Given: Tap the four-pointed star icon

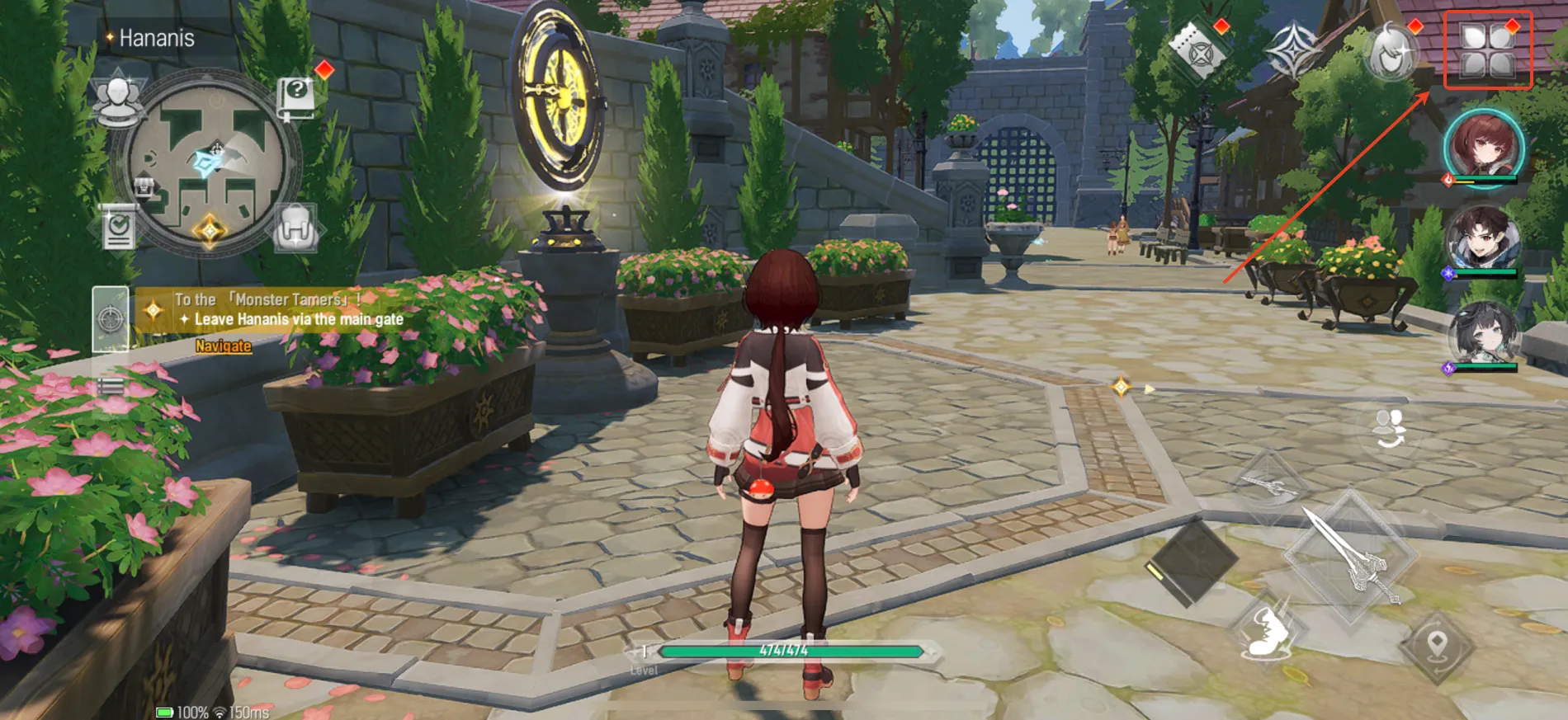Looking at the screenshot, I should (x=1293, y=51).
